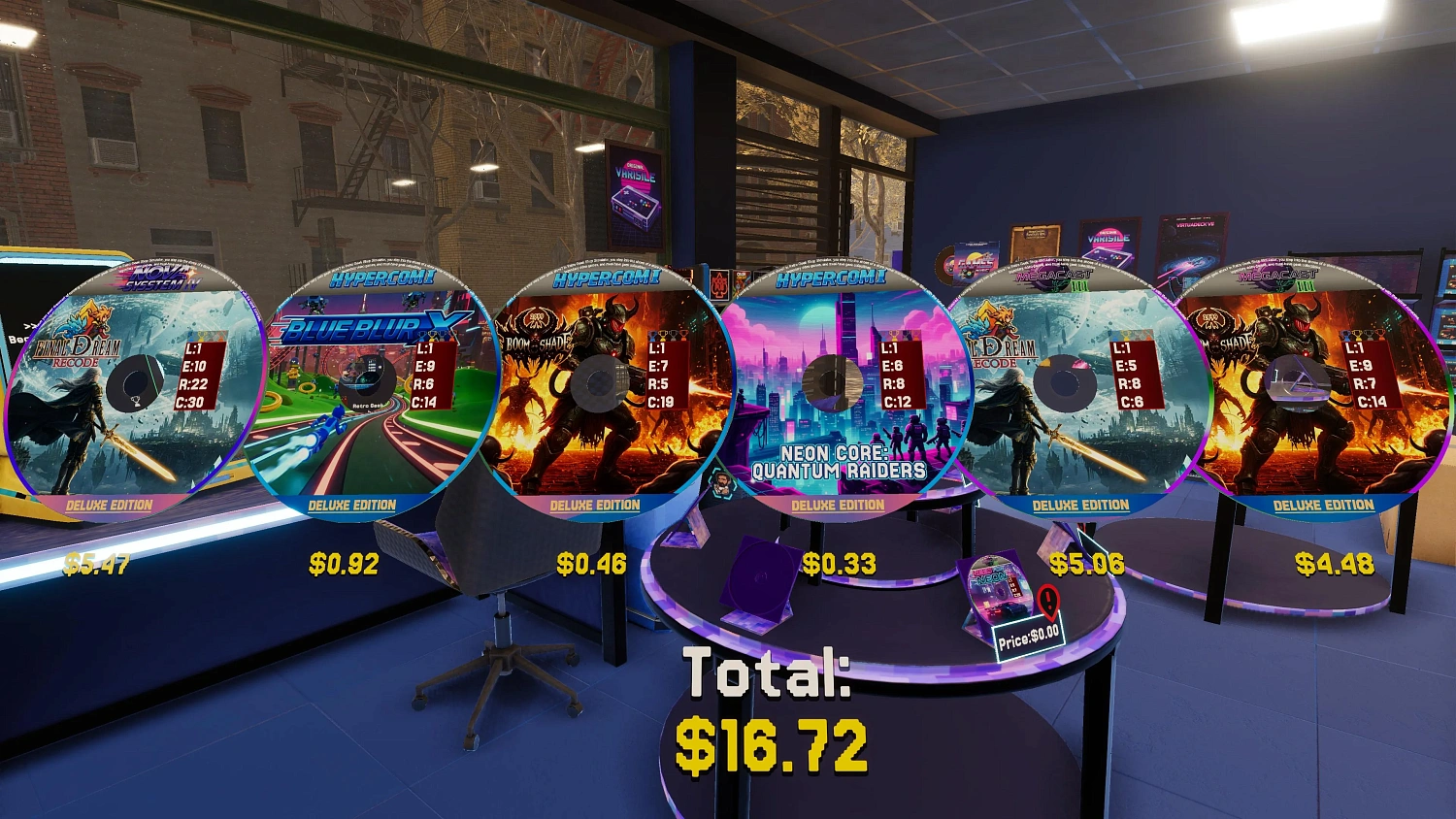The height and width of the screenshot is (819, 1456).
Task: Toggle the Deluxe Edition tag on Blue Blur X
Action: tap(350, 506)
